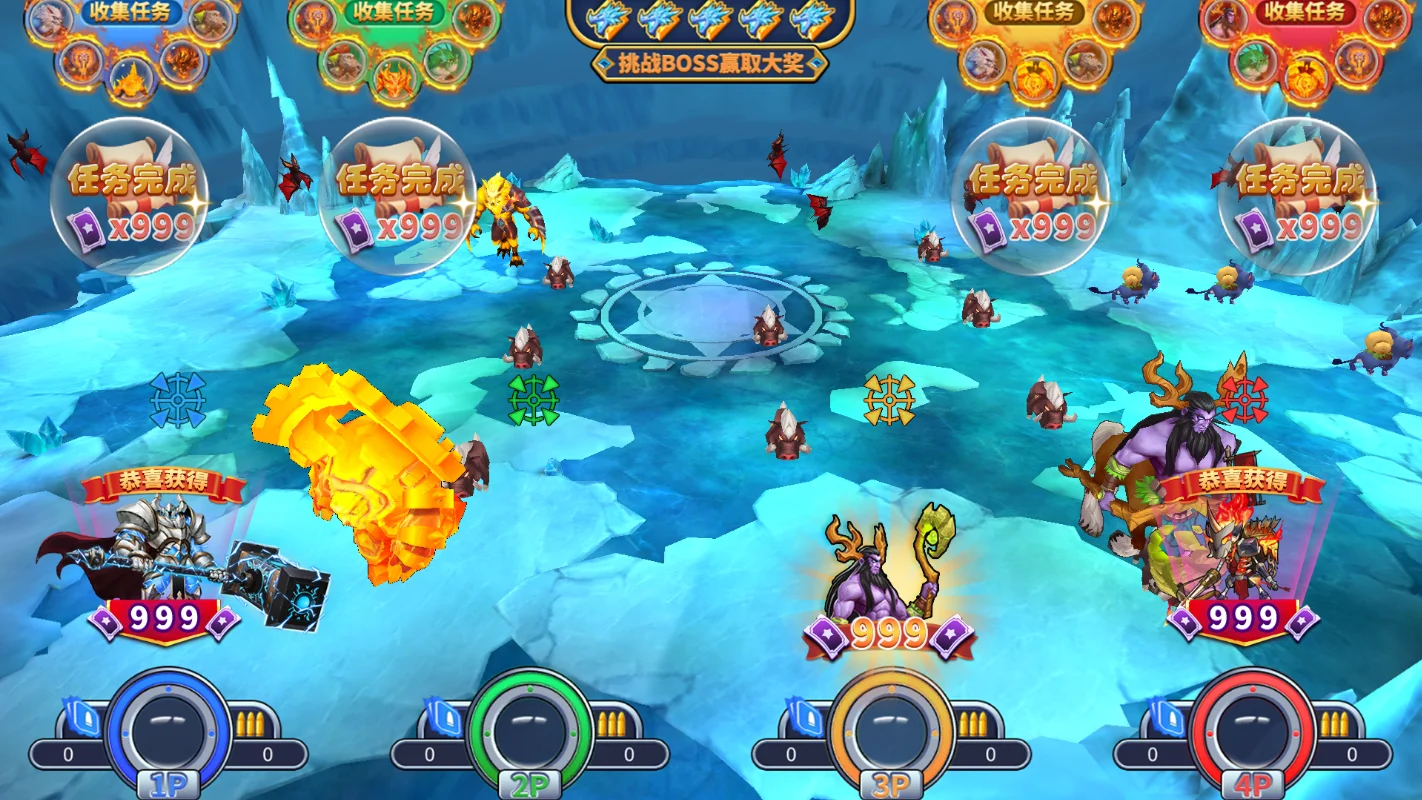This screenshot has width=1422, height=800.
Task: Click the green targeting crosshair
Action: pos(533,400)
